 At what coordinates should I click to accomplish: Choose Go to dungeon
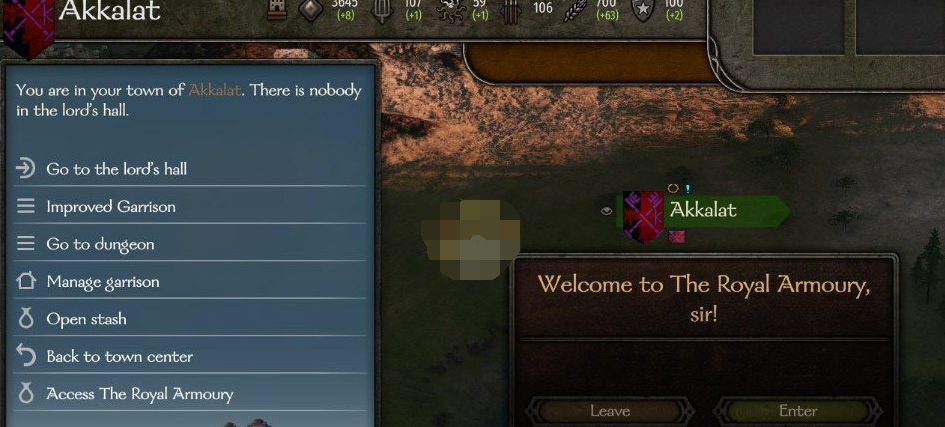point(100,244)
